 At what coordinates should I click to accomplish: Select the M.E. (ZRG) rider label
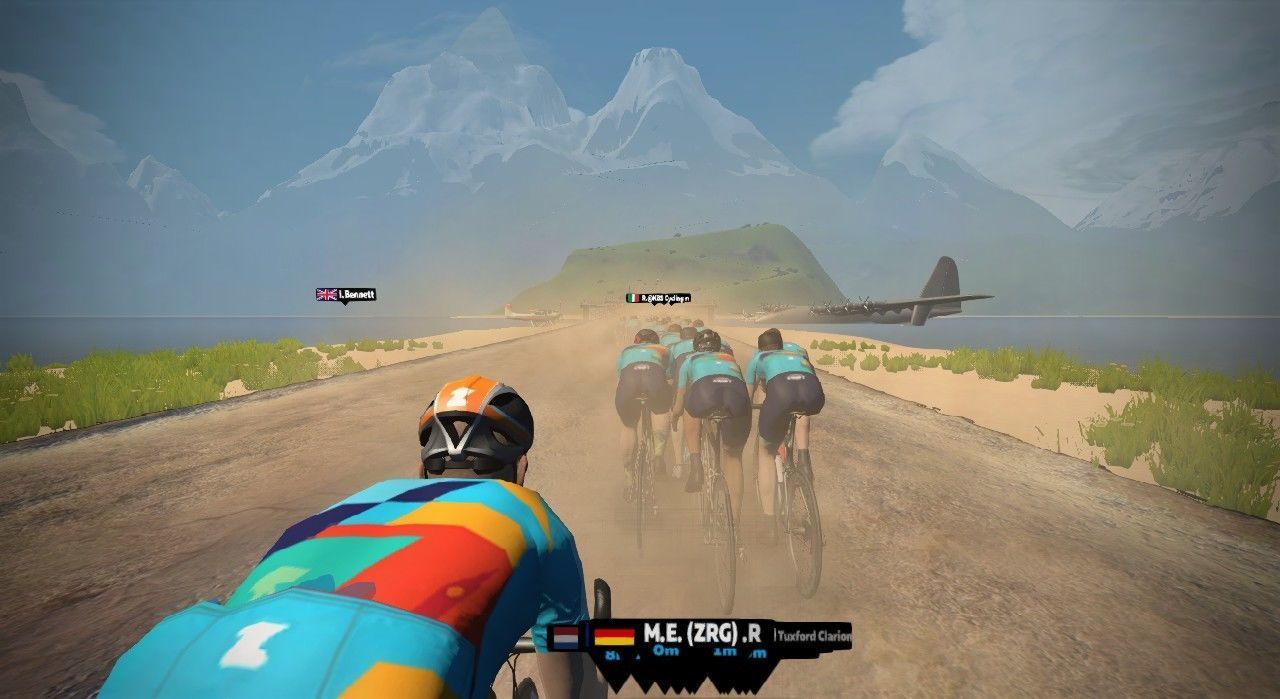[x=690, y=634]
